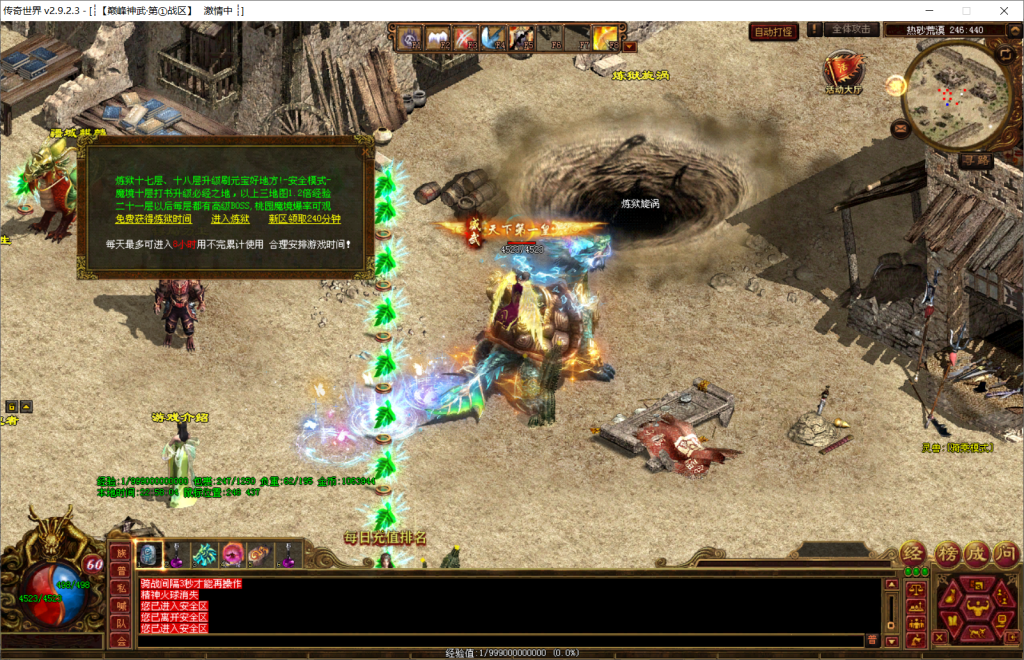The height and width of the screenshot is (660, 1024).
Task: Click the 免费获得炼狱时间 dialogue link
Action: click(153, 218)
